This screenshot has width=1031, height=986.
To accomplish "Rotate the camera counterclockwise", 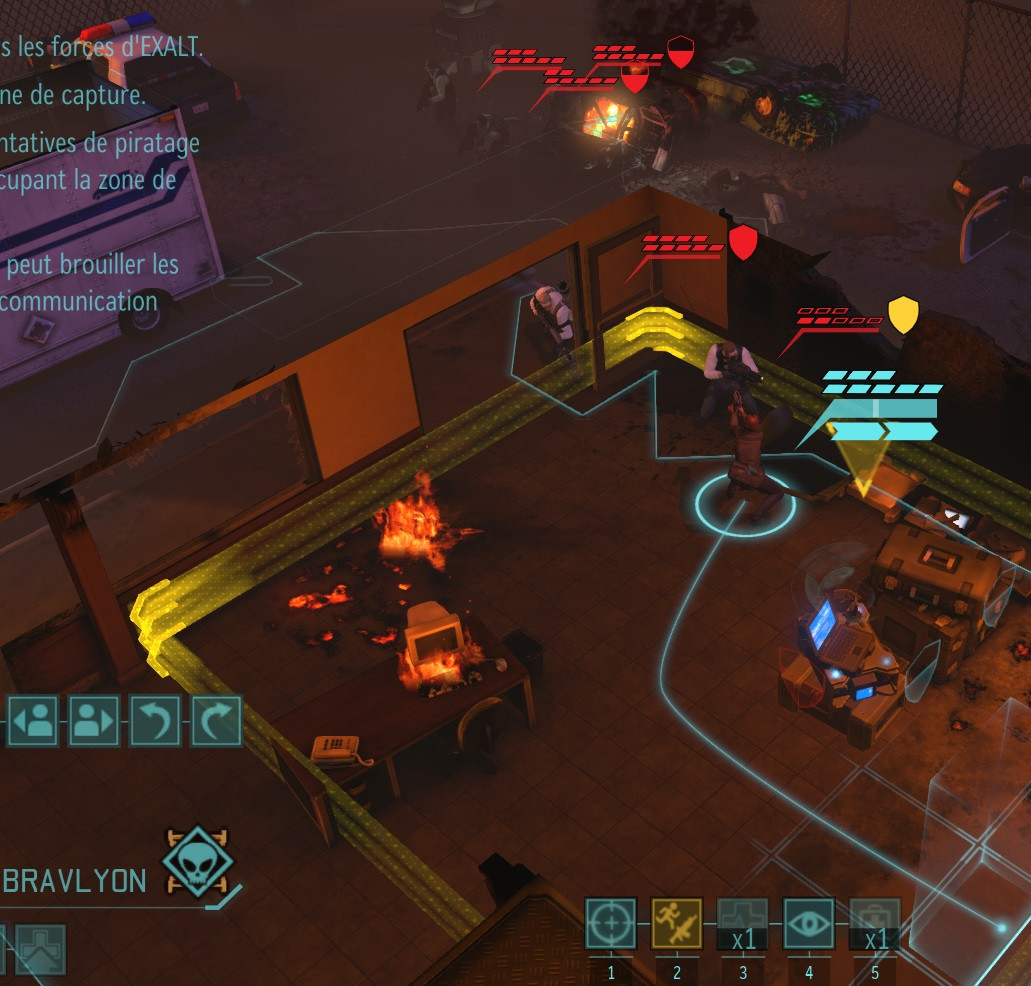I will click(x=155, y=720).
